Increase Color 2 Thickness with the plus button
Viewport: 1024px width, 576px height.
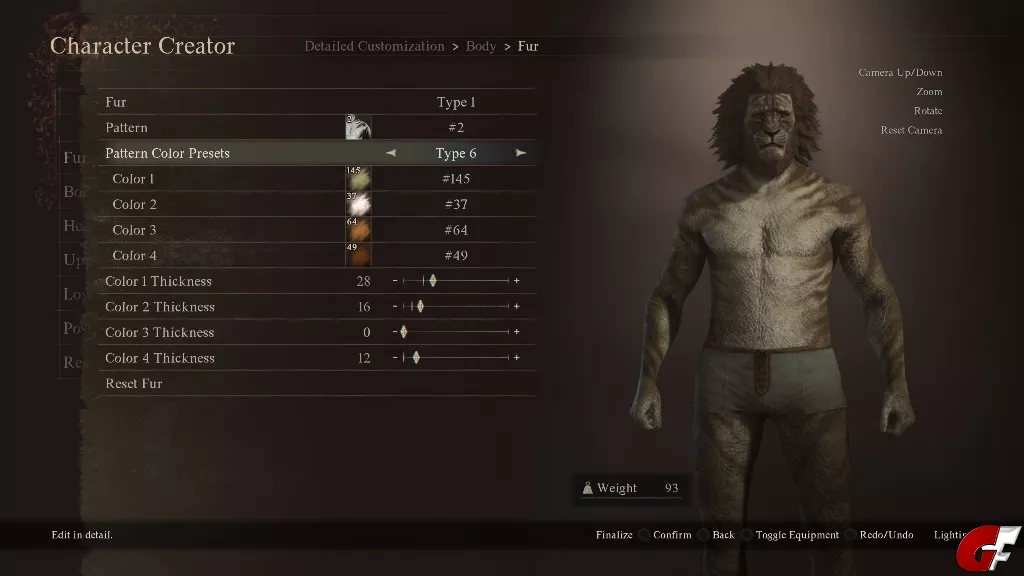(517, 307)
